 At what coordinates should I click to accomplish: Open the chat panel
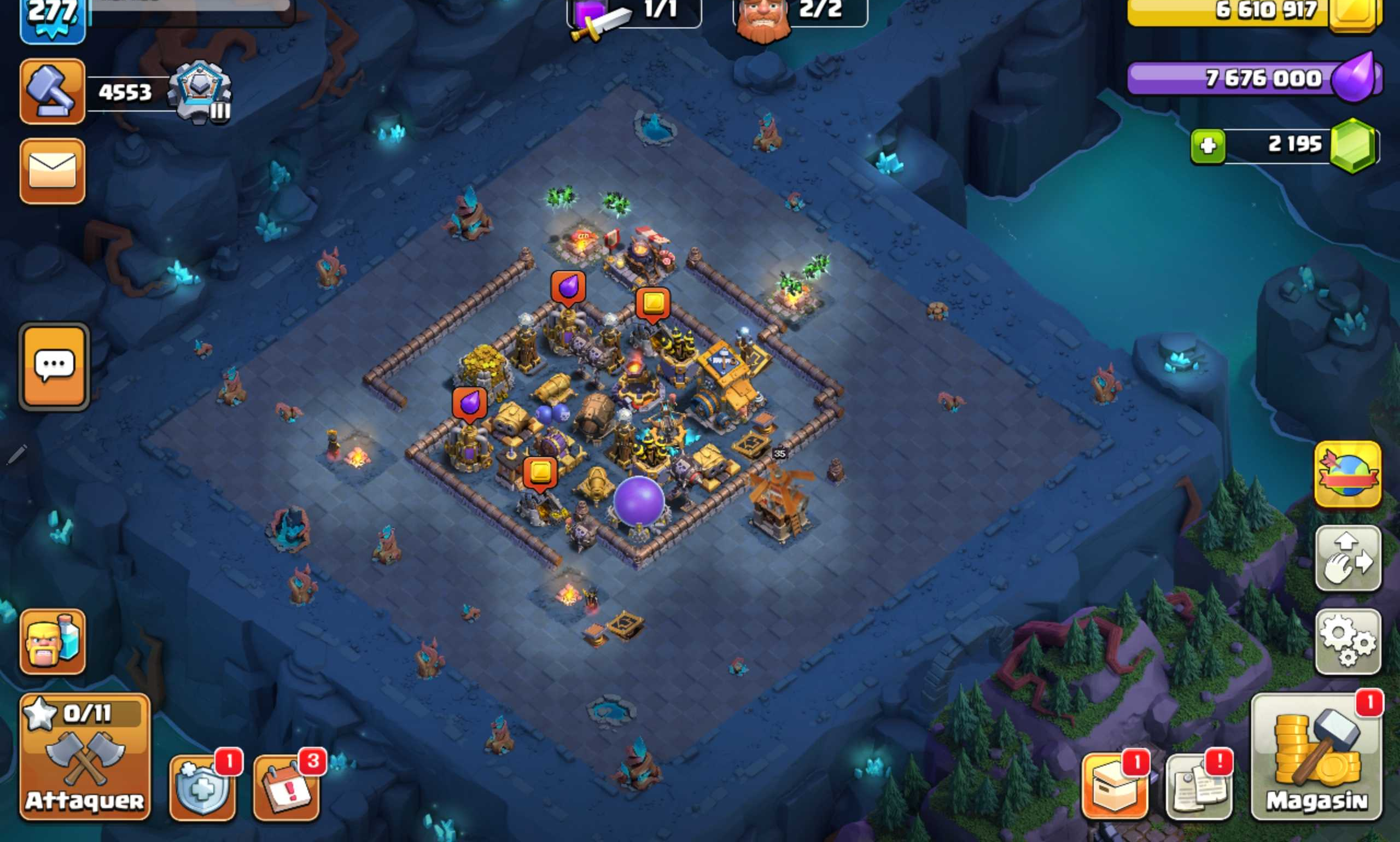click(54, 366)
